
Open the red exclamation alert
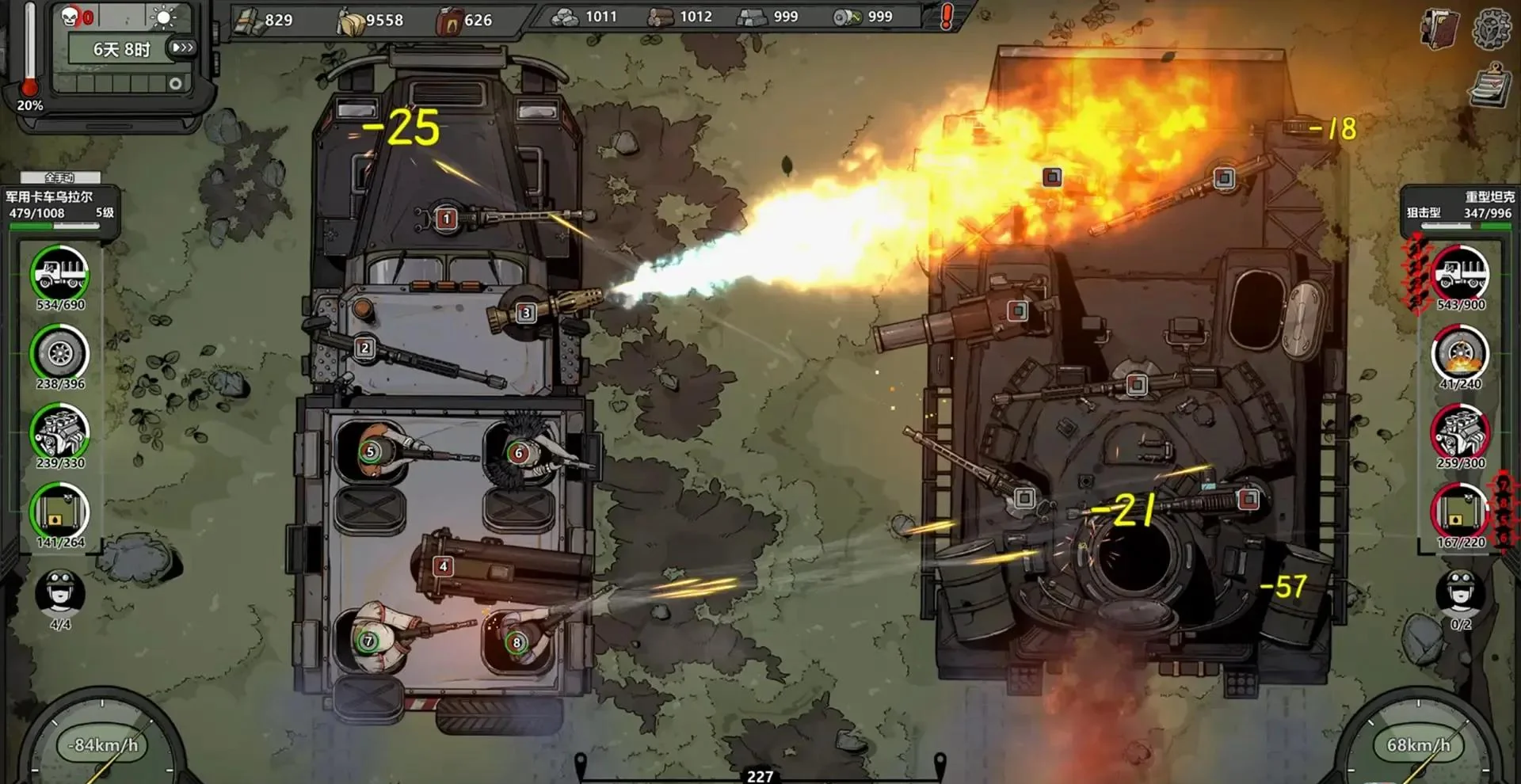click(x=946, y=17)
